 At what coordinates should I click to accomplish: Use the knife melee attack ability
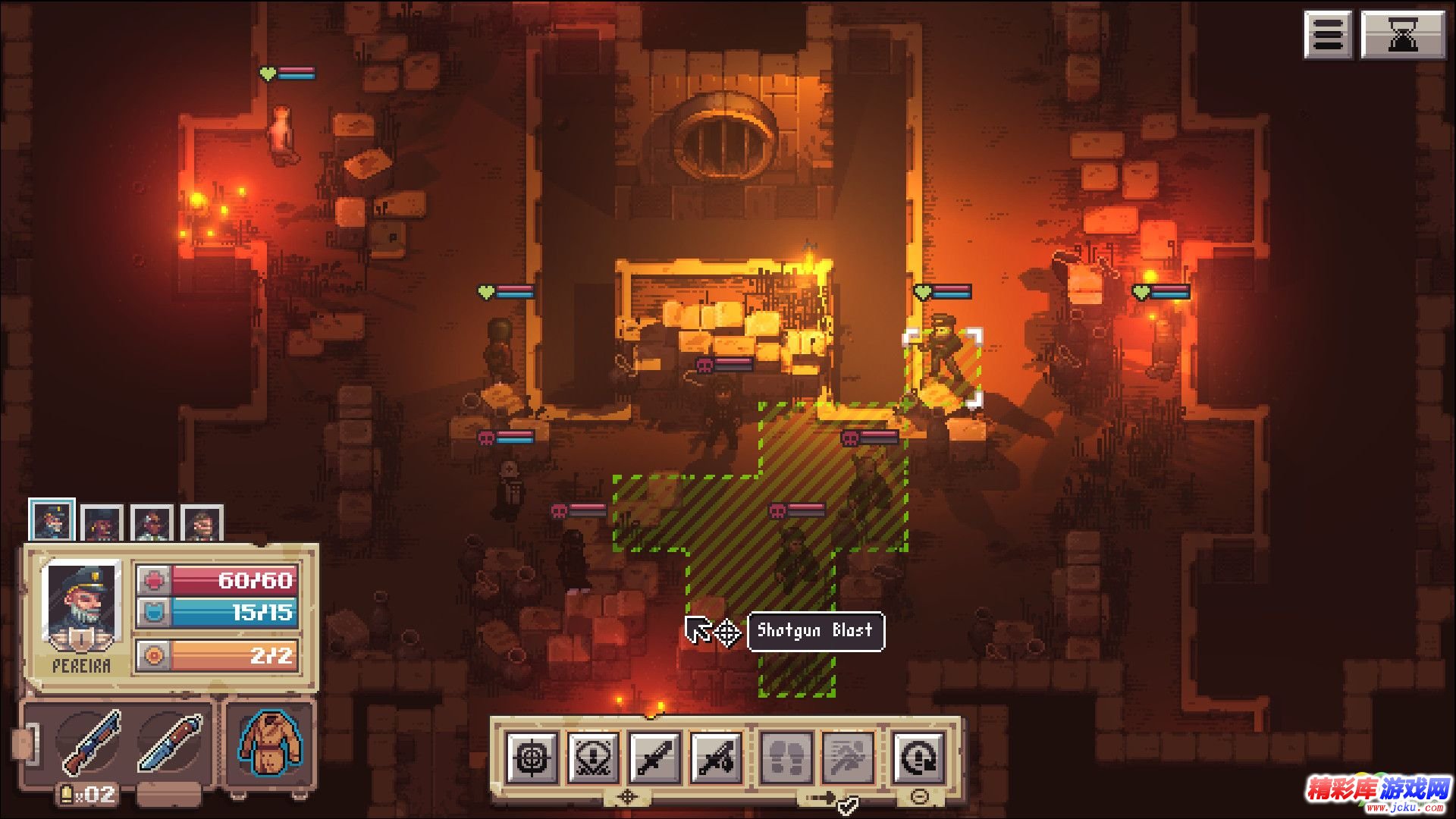655,757
